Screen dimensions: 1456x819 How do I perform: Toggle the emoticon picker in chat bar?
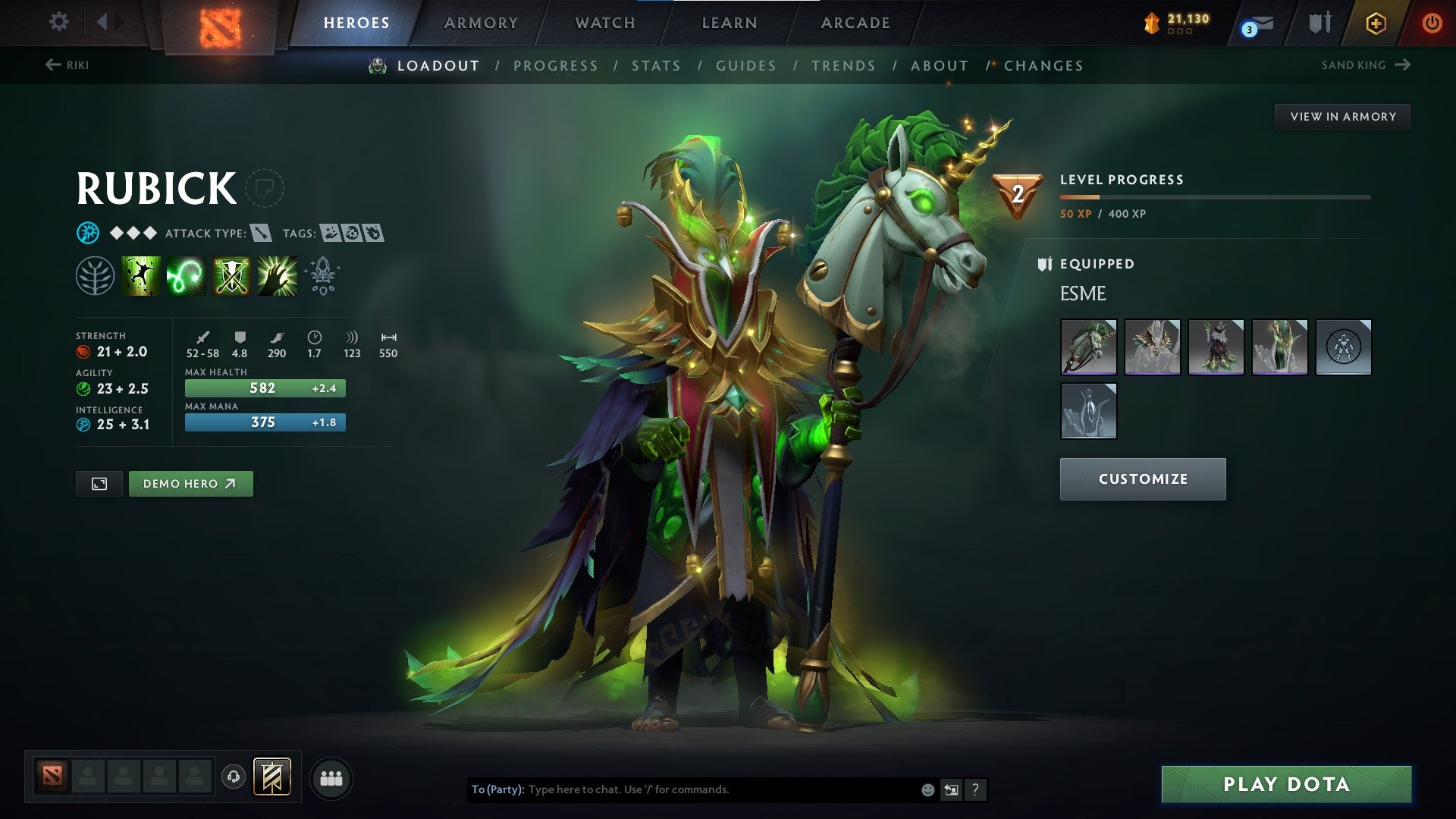(x=927, y=789)
